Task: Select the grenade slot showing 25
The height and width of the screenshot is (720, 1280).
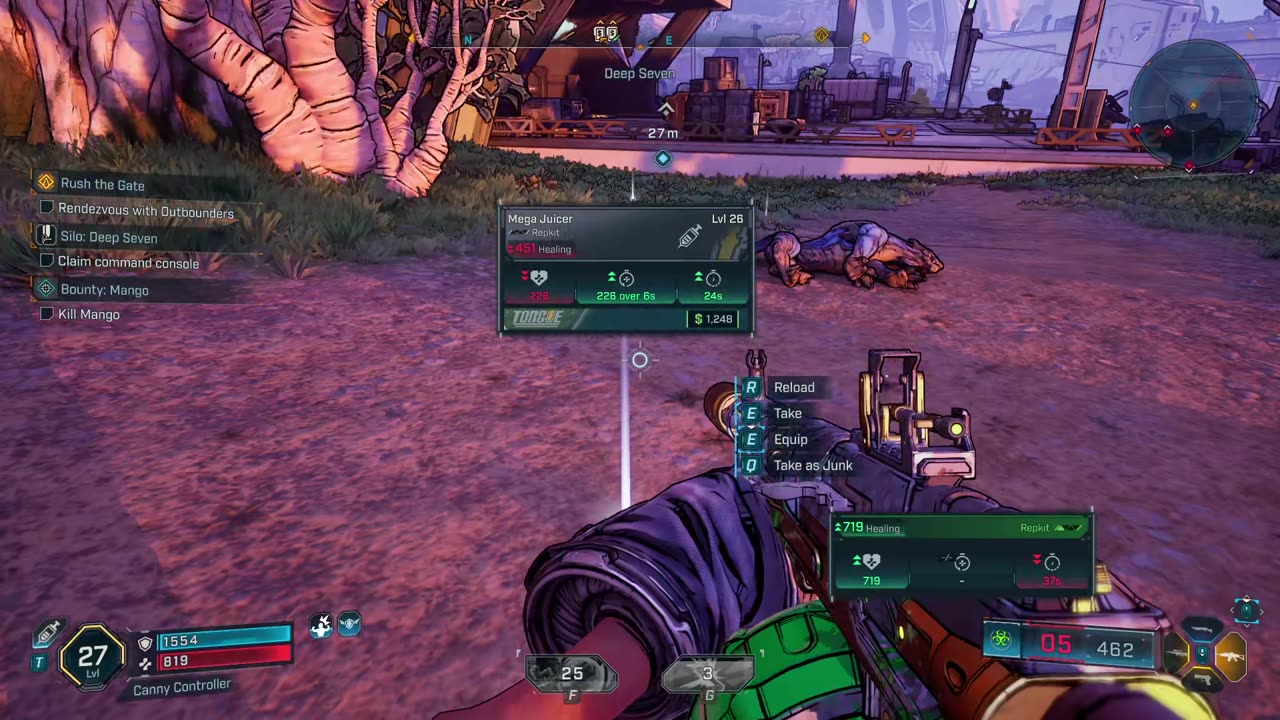Action: [571, 676]
